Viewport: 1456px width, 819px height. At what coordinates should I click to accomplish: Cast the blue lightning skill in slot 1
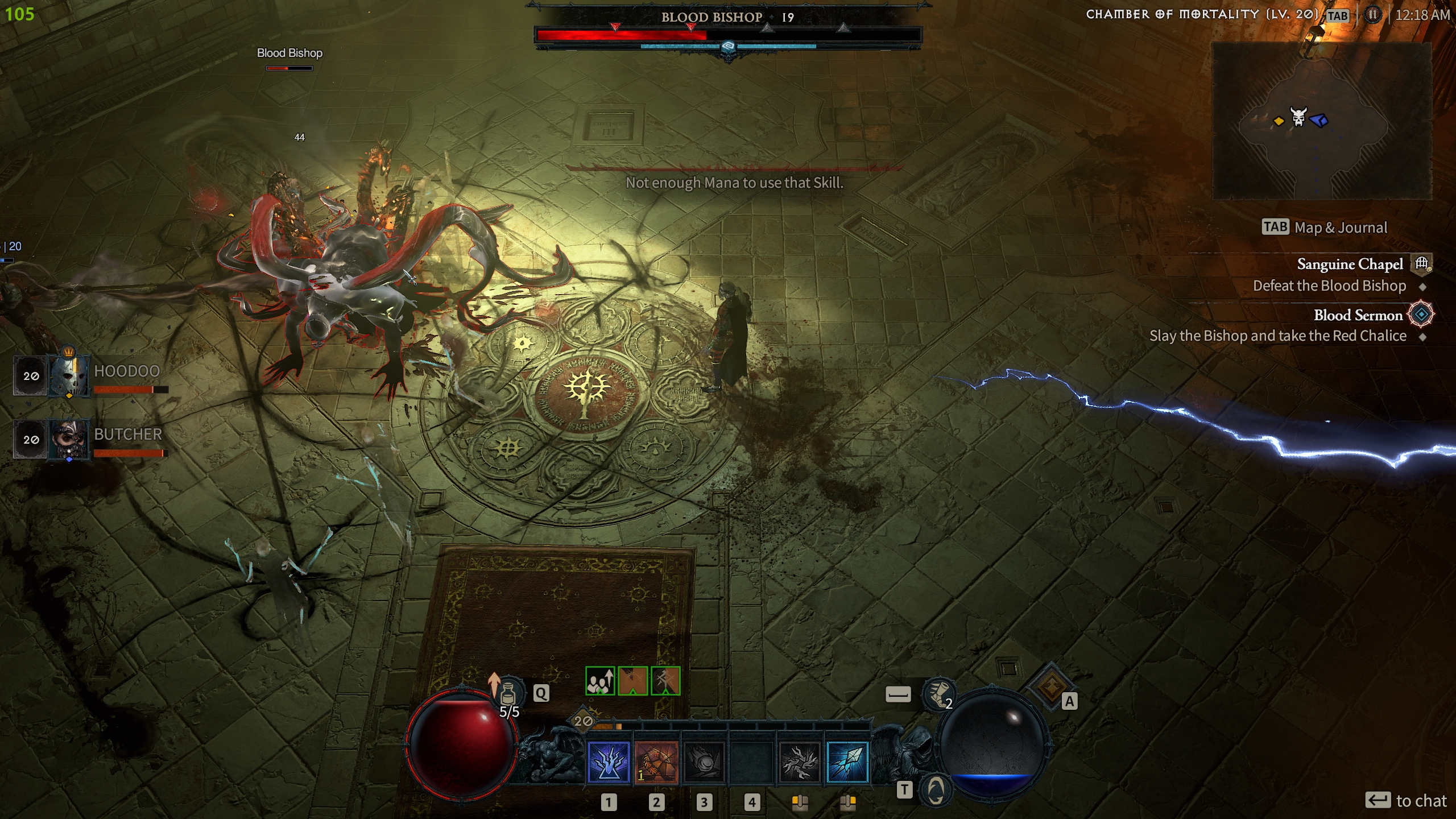coord(609,762)
